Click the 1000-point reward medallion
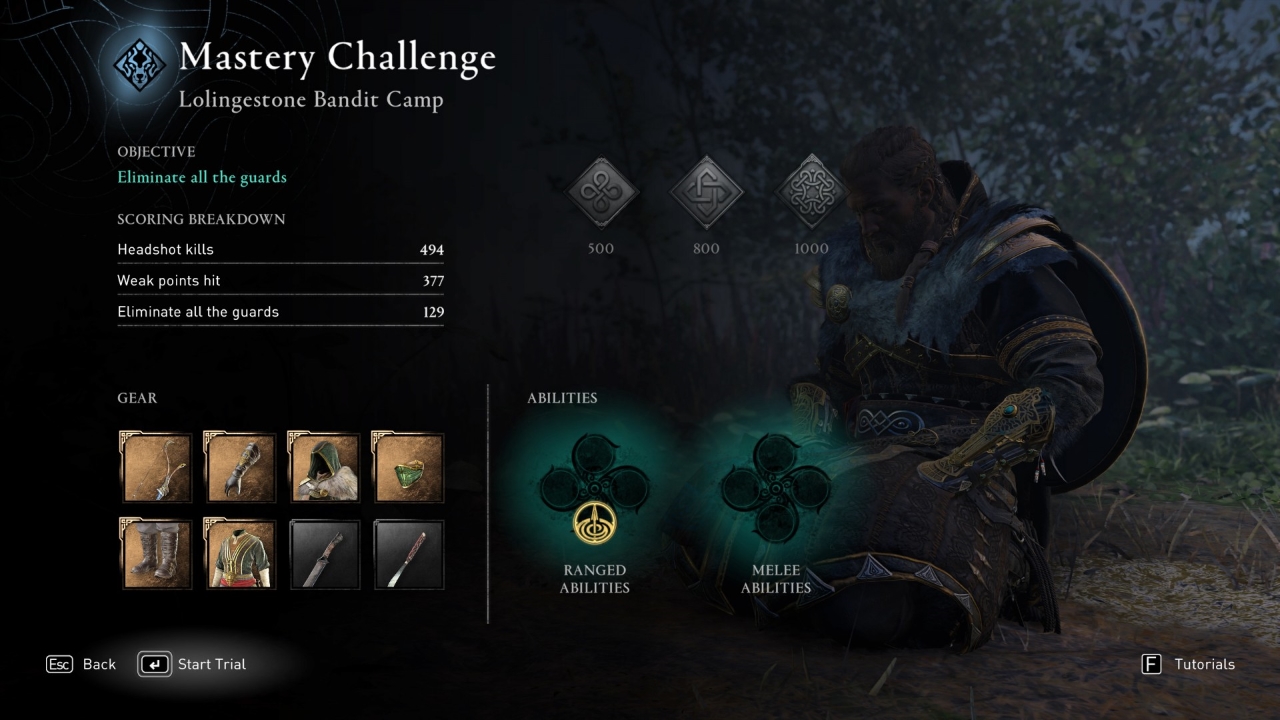Image resolution: width=1280 pixels, height=720 pixels. [x=811, y=193]
